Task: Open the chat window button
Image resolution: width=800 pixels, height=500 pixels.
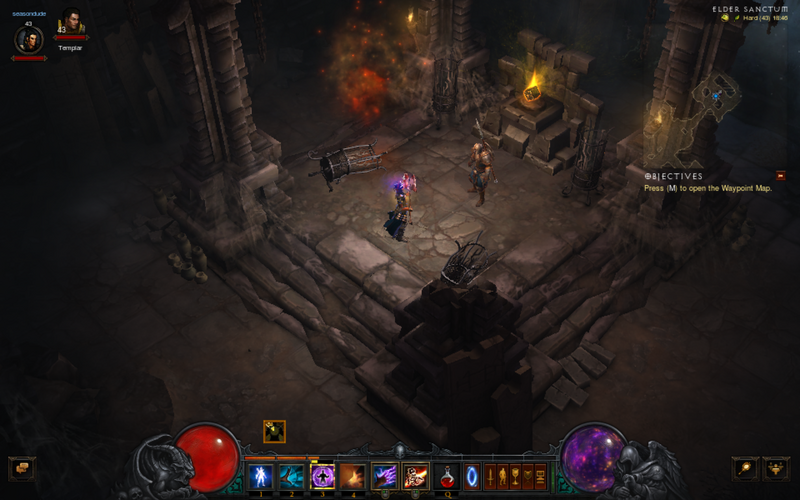Action: 21,468
